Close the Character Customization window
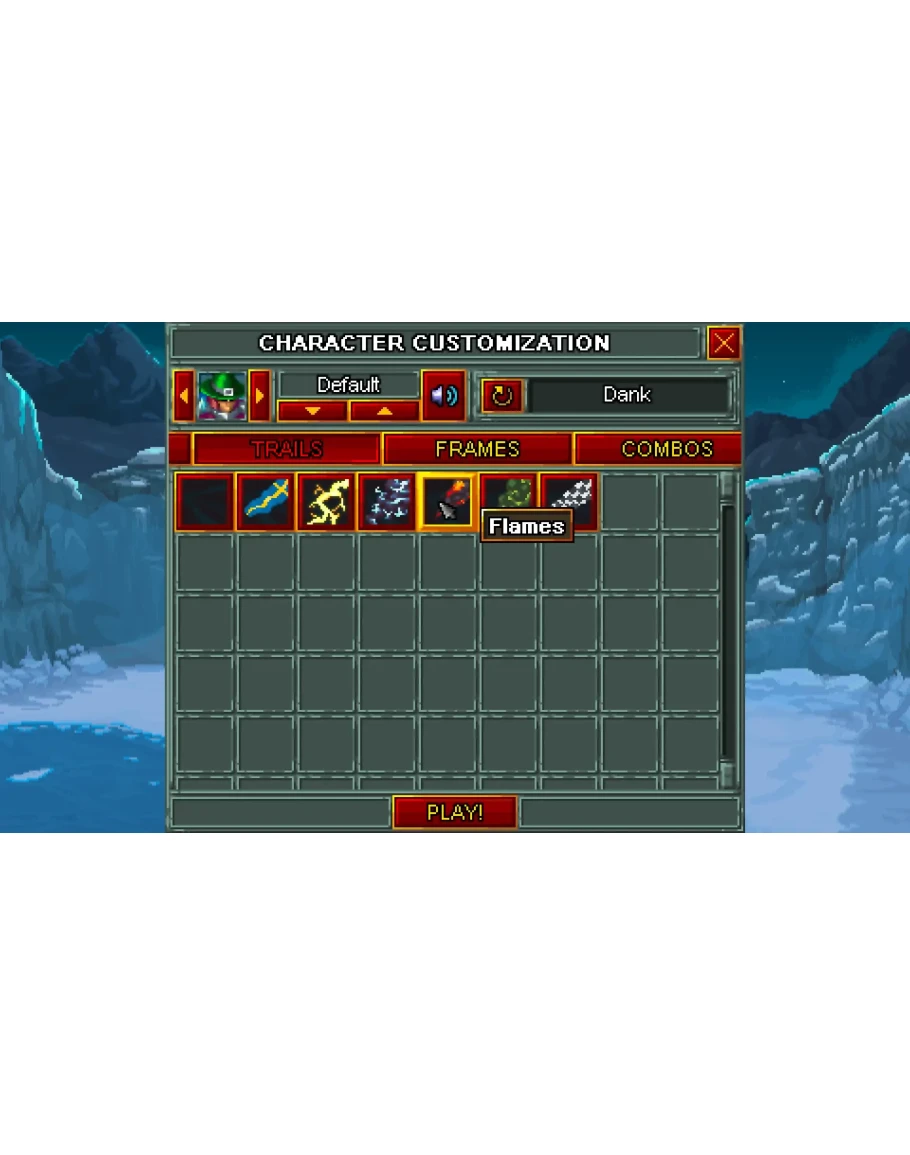 click(x=723, y=343)
